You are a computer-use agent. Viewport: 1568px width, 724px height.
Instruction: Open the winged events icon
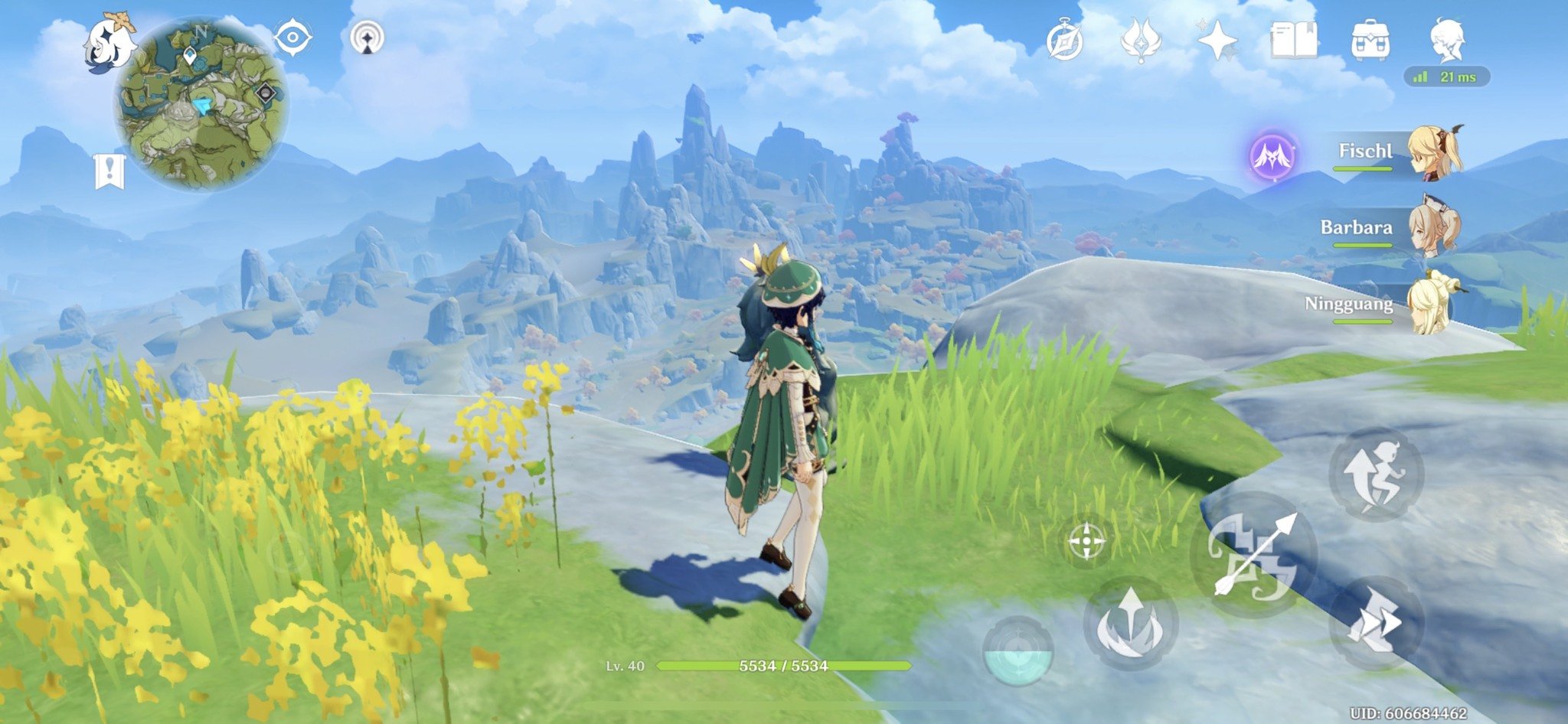click(1141, 40)
